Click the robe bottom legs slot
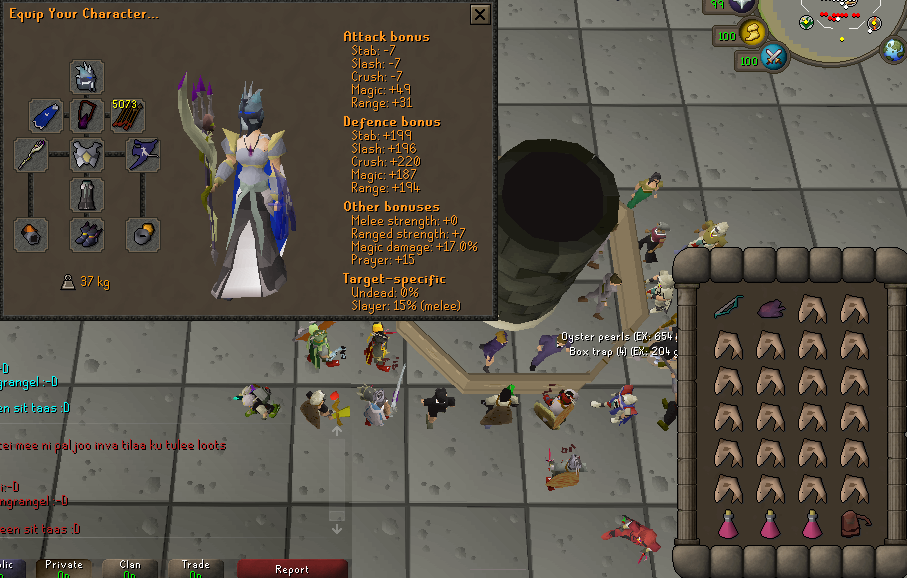This screenshot has width=907, height=578. click(x=87, y=195)
